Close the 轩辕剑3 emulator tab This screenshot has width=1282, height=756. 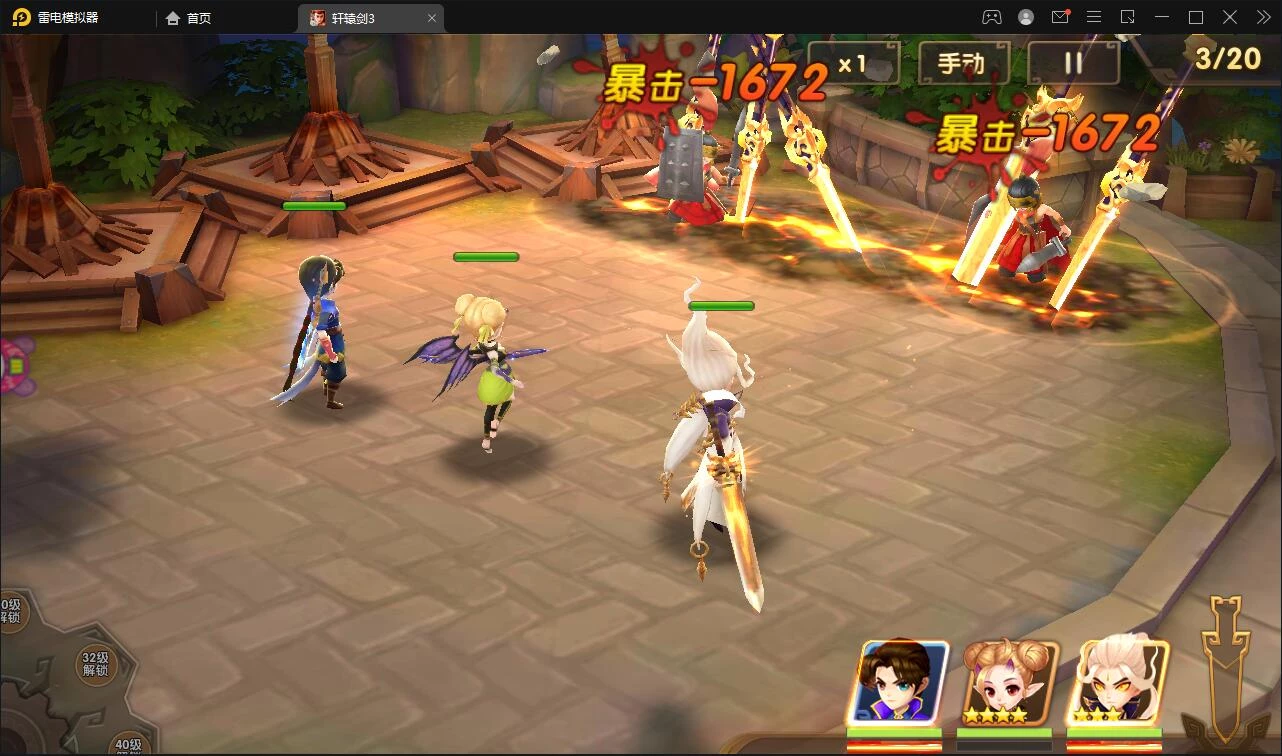coord(432,18)
